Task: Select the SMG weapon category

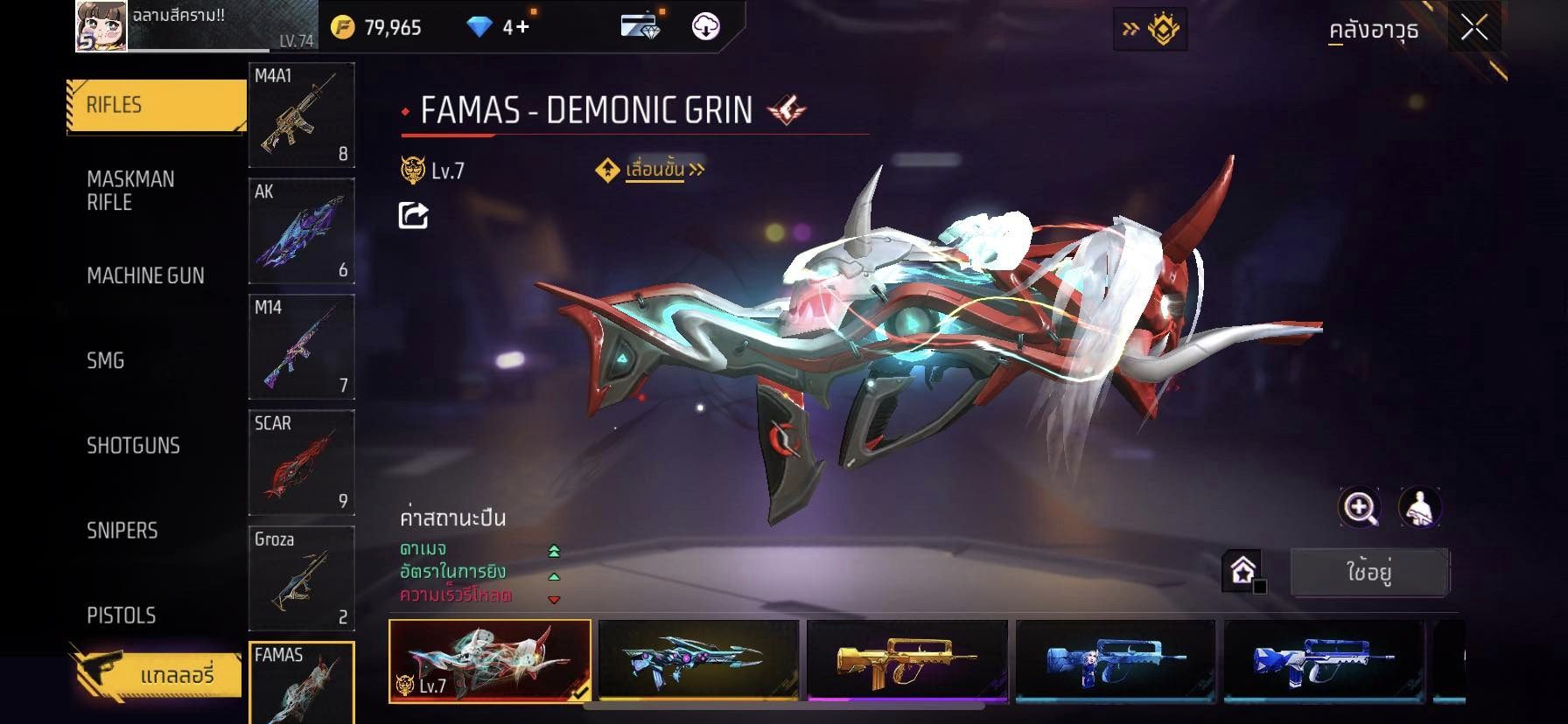Action: click(x=106, y=360)
